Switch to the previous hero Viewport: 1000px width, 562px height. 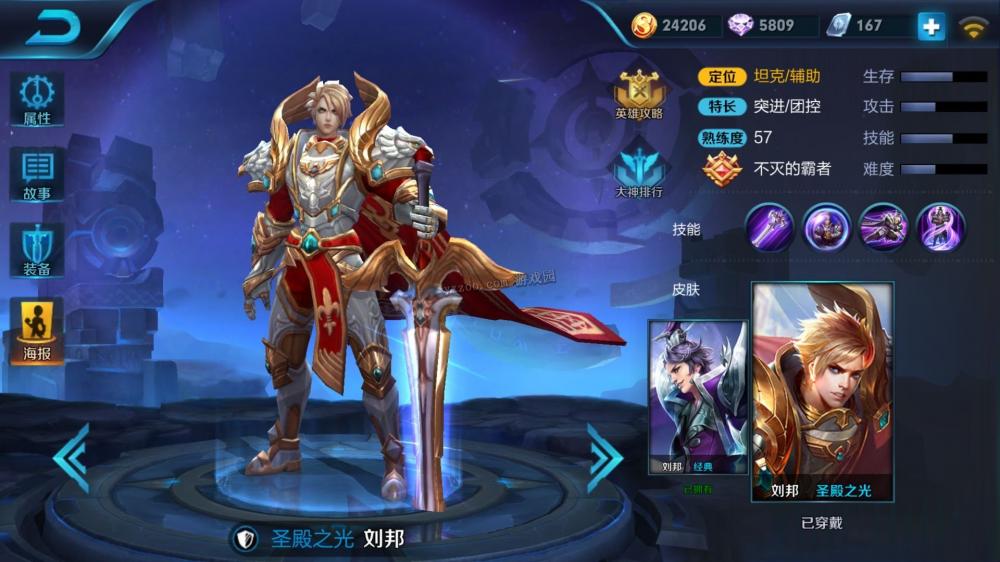(71, 458)
